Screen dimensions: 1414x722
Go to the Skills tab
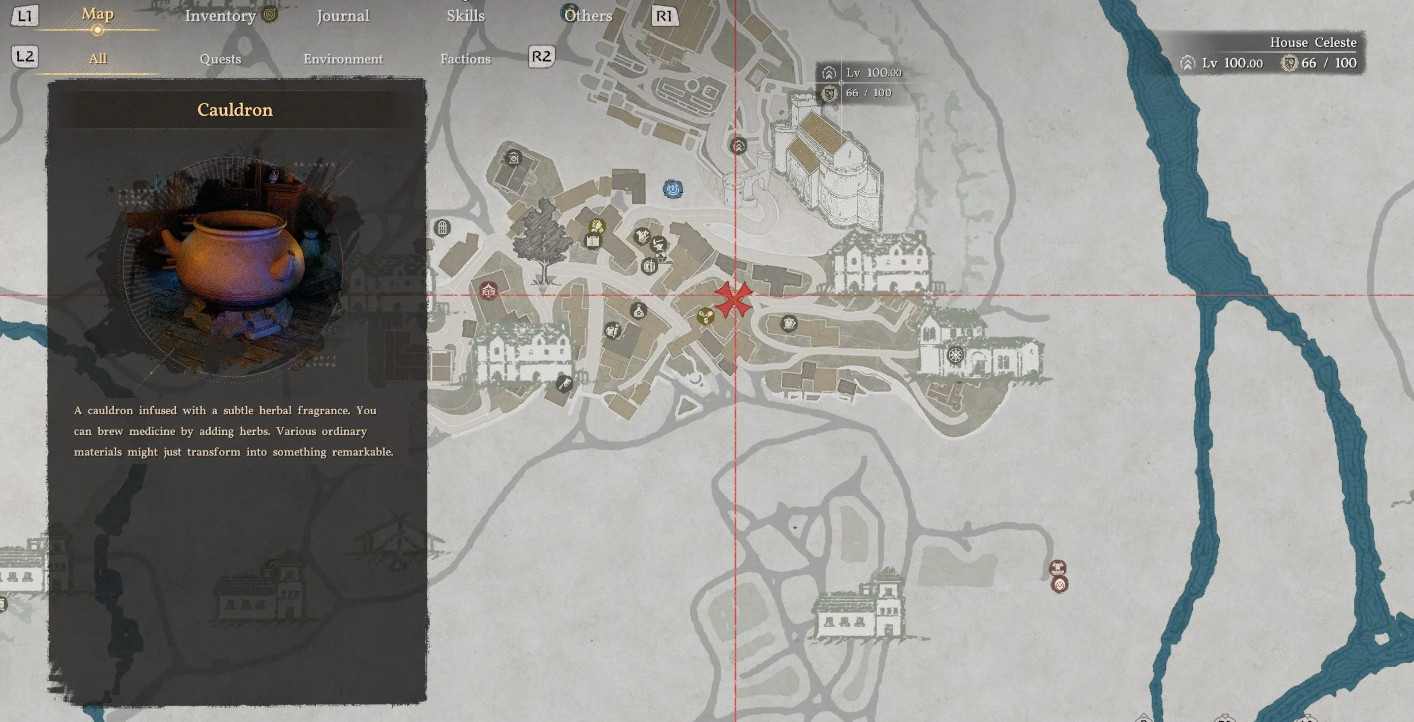466,15
